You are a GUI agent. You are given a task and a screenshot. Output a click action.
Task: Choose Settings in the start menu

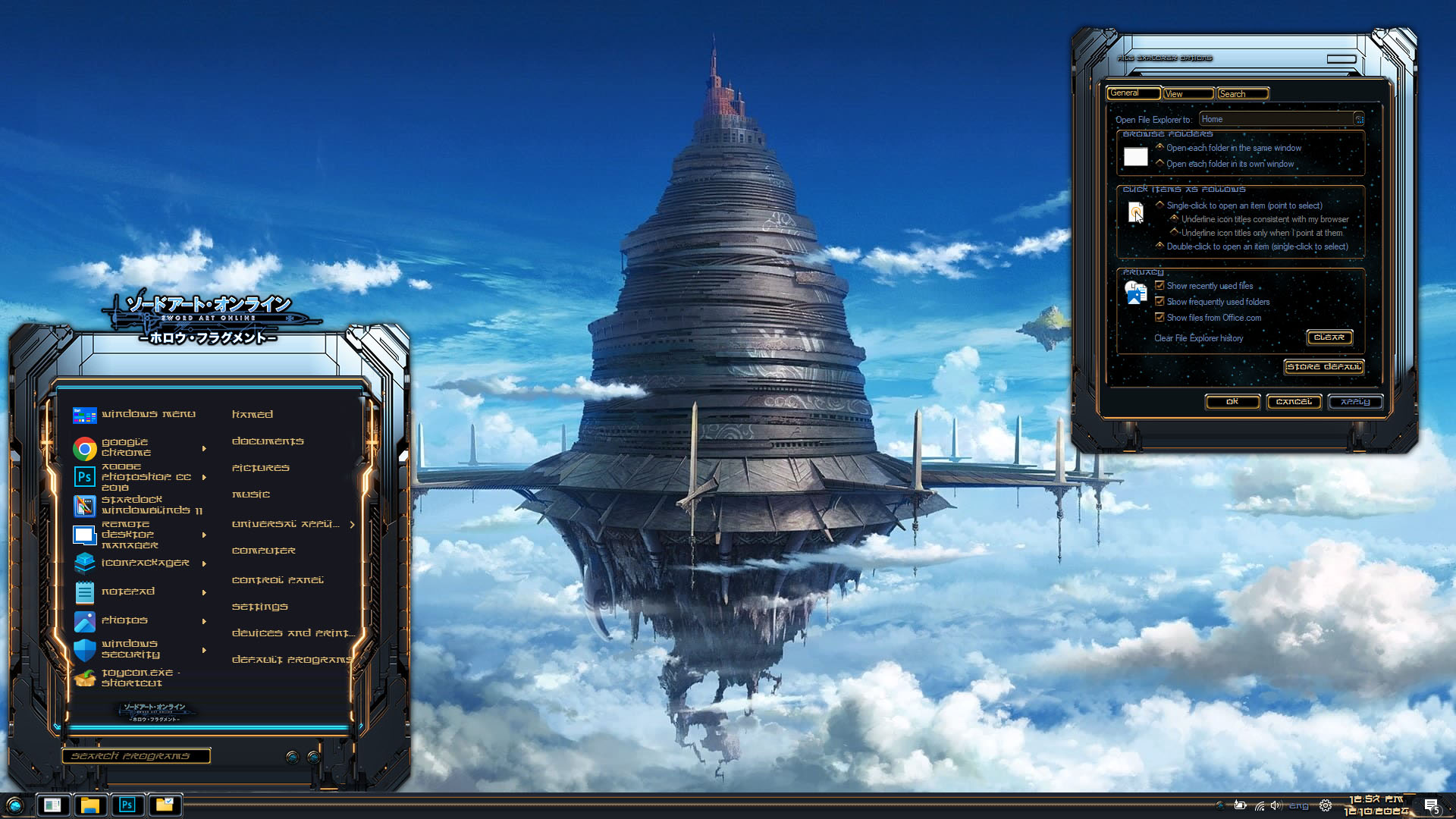(x=260, y=607)
